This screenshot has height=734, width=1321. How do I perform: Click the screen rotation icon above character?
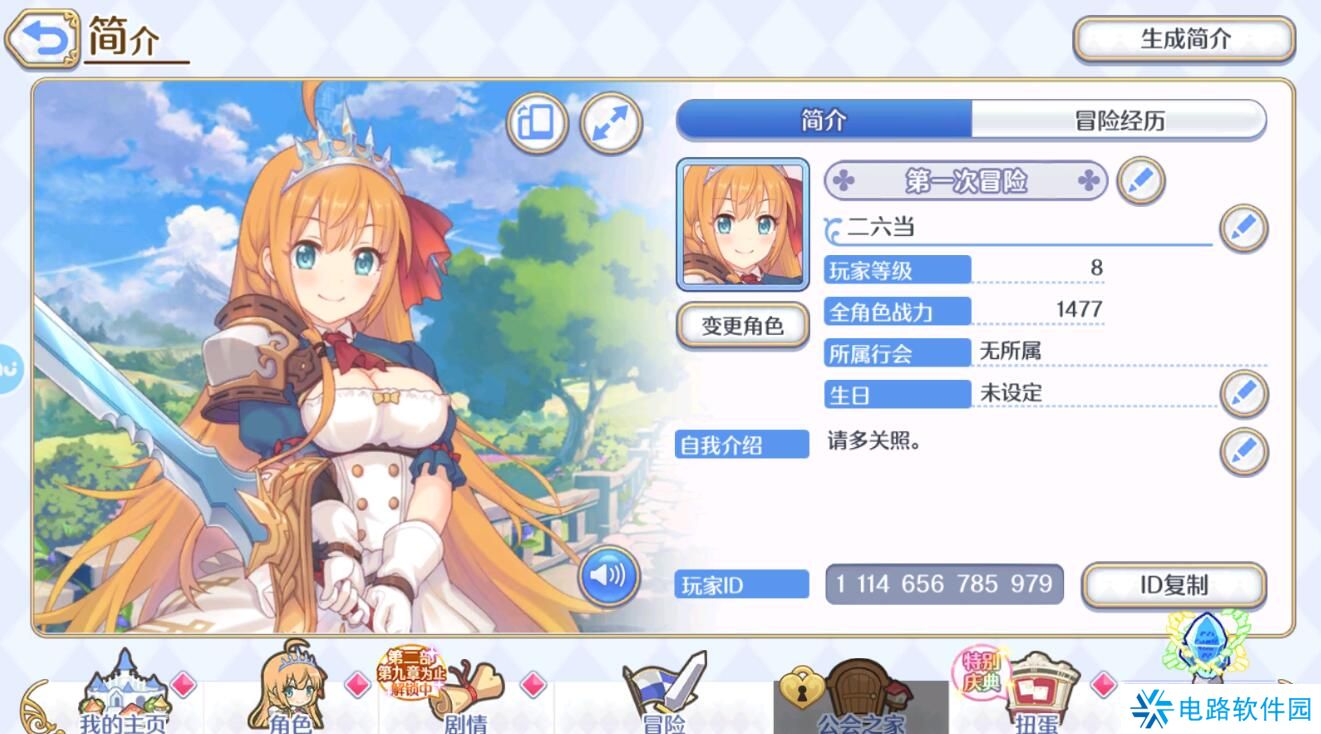537,123
